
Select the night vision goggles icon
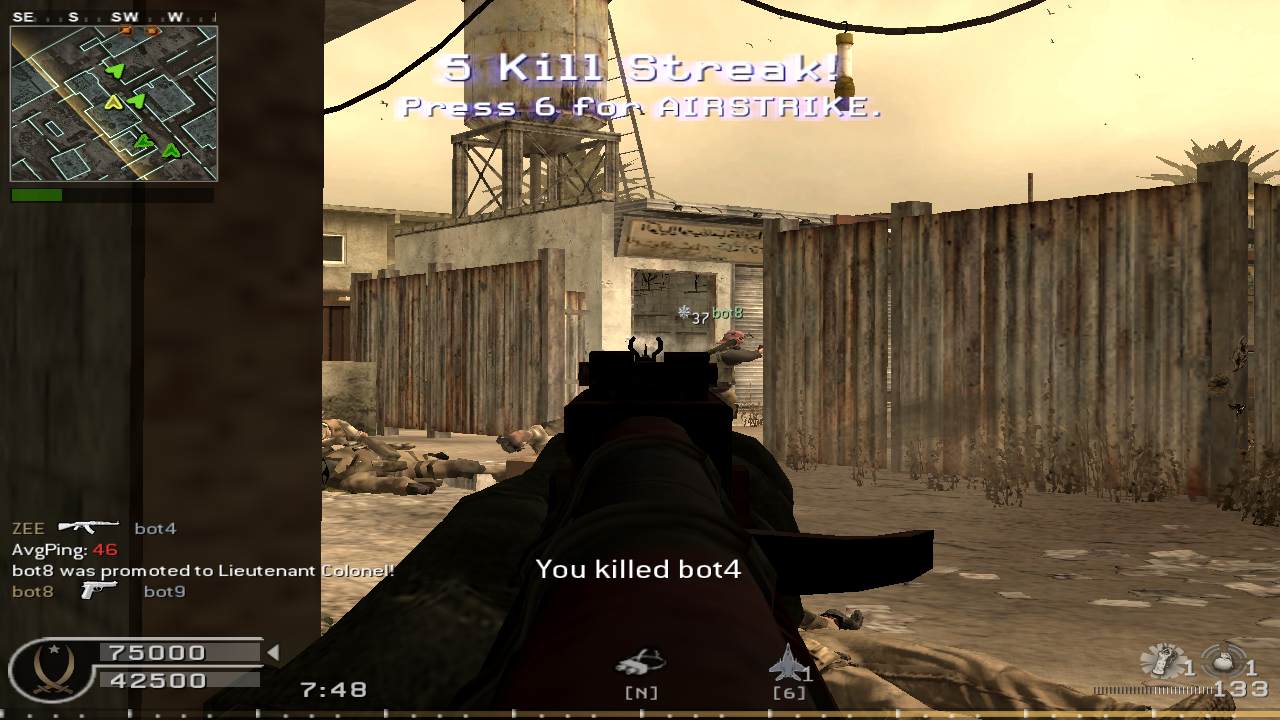pos(640,663)
